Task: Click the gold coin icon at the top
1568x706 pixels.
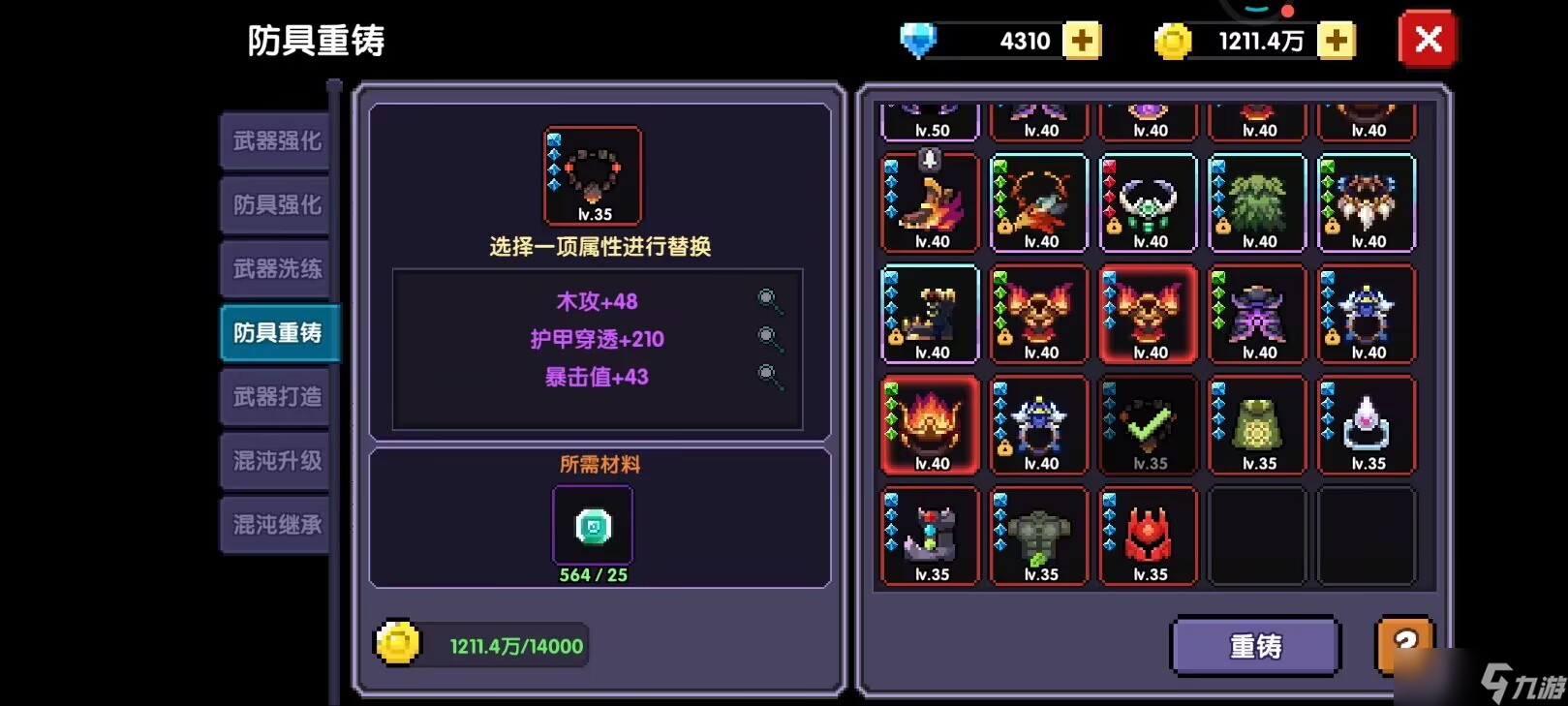Action: tap(1172, 40)
